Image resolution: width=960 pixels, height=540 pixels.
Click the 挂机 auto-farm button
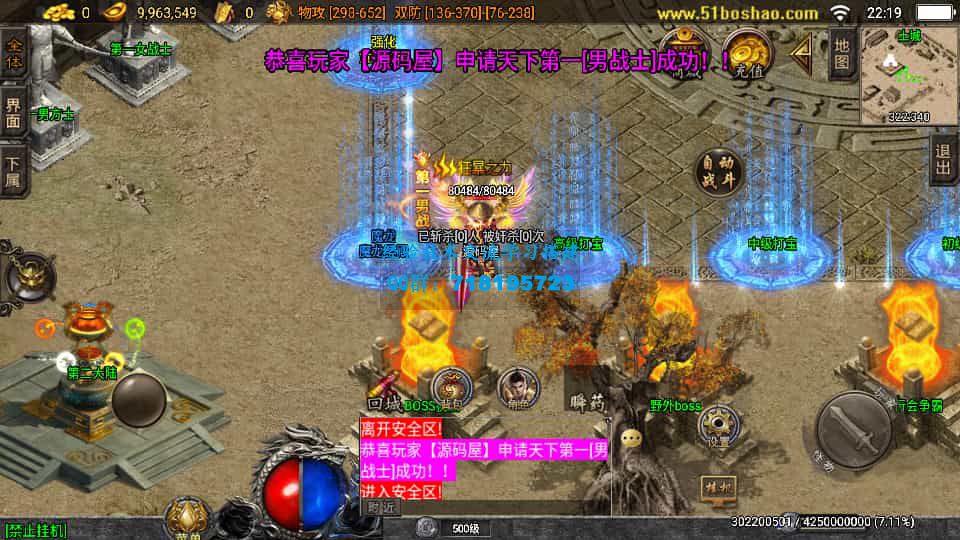pos(720,489)
